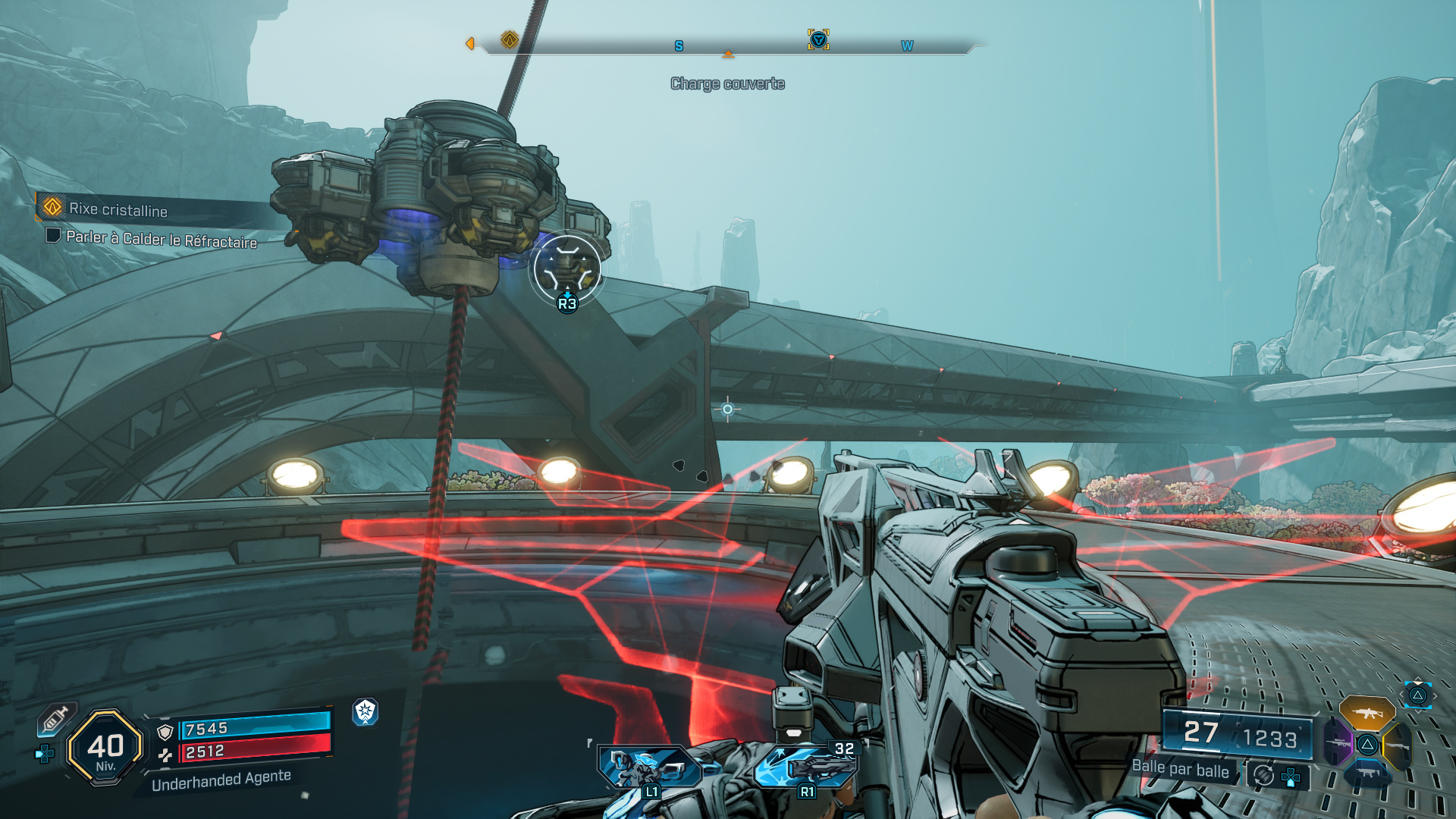This screenshot has height=819, width=1456.
Task: Select the blue tracked marker on the compass
Action: click(818, 39)
